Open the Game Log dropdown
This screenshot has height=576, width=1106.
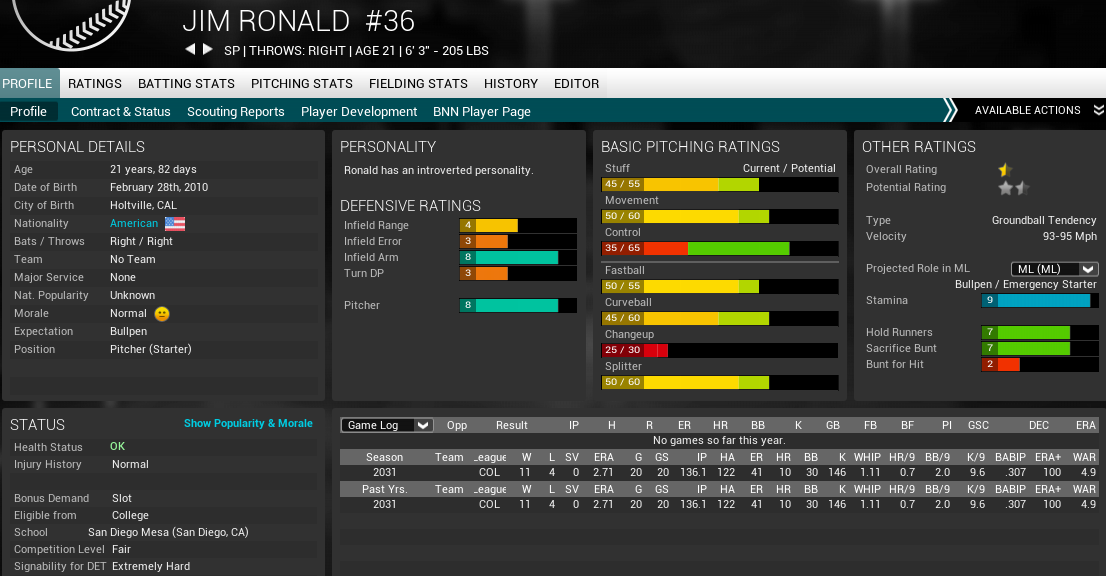point(387,425)
